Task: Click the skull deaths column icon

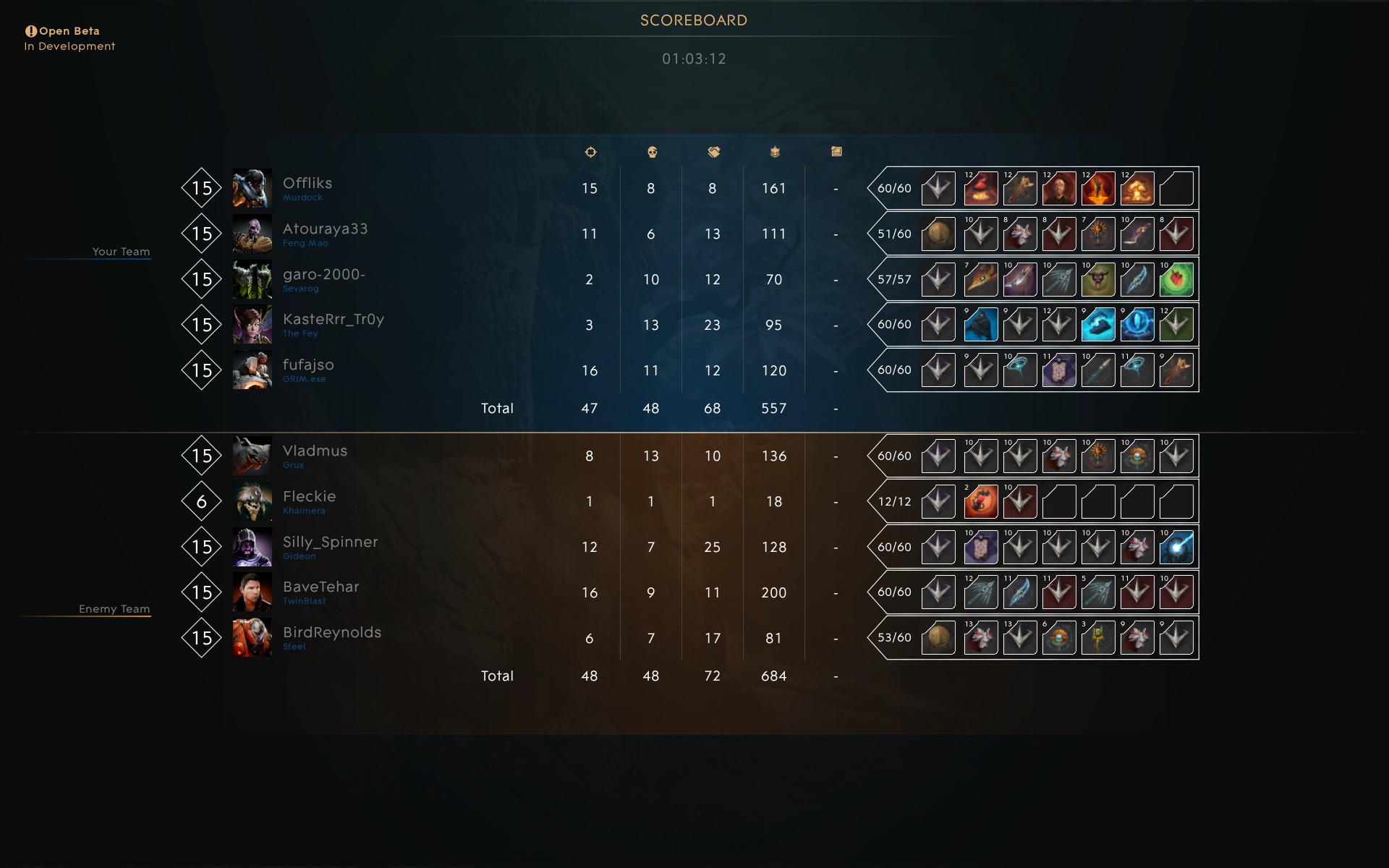Action: pyautogui.click(x=651, y=152)
